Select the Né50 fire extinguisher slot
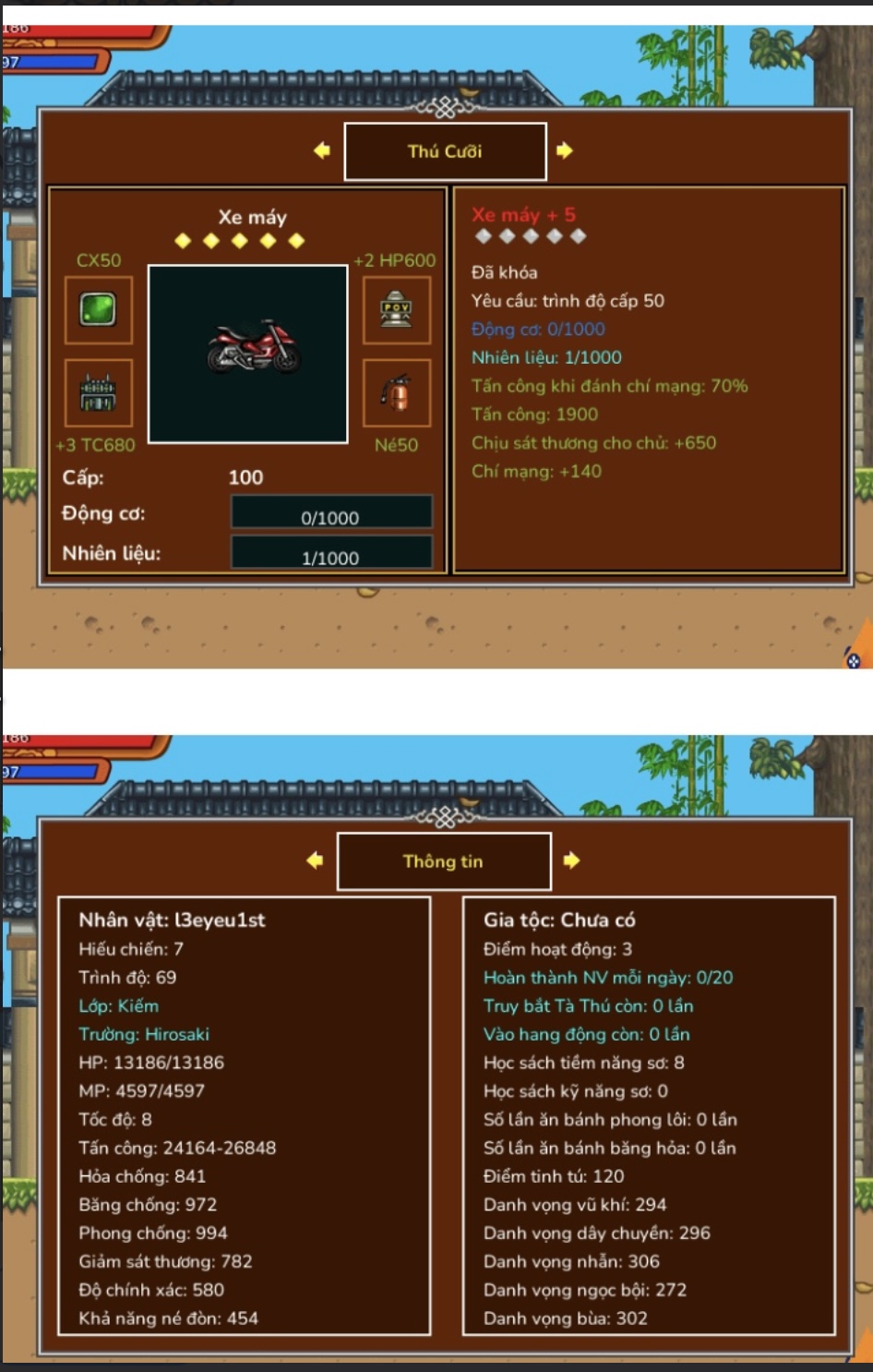Image resolution: width=873 pixels, height=1372 pixels. point(397,393)
